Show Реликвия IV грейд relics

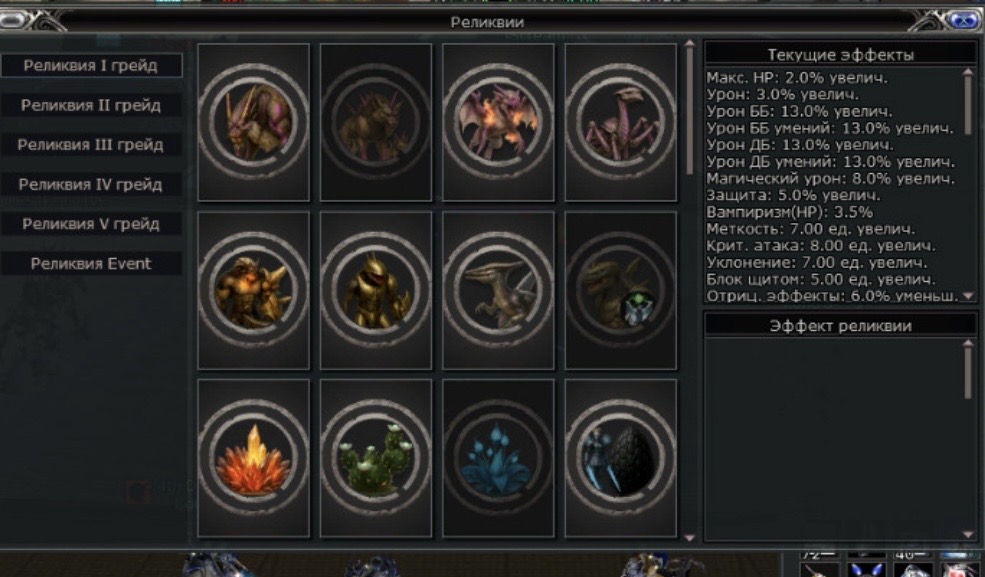click(x=91, y=184)
